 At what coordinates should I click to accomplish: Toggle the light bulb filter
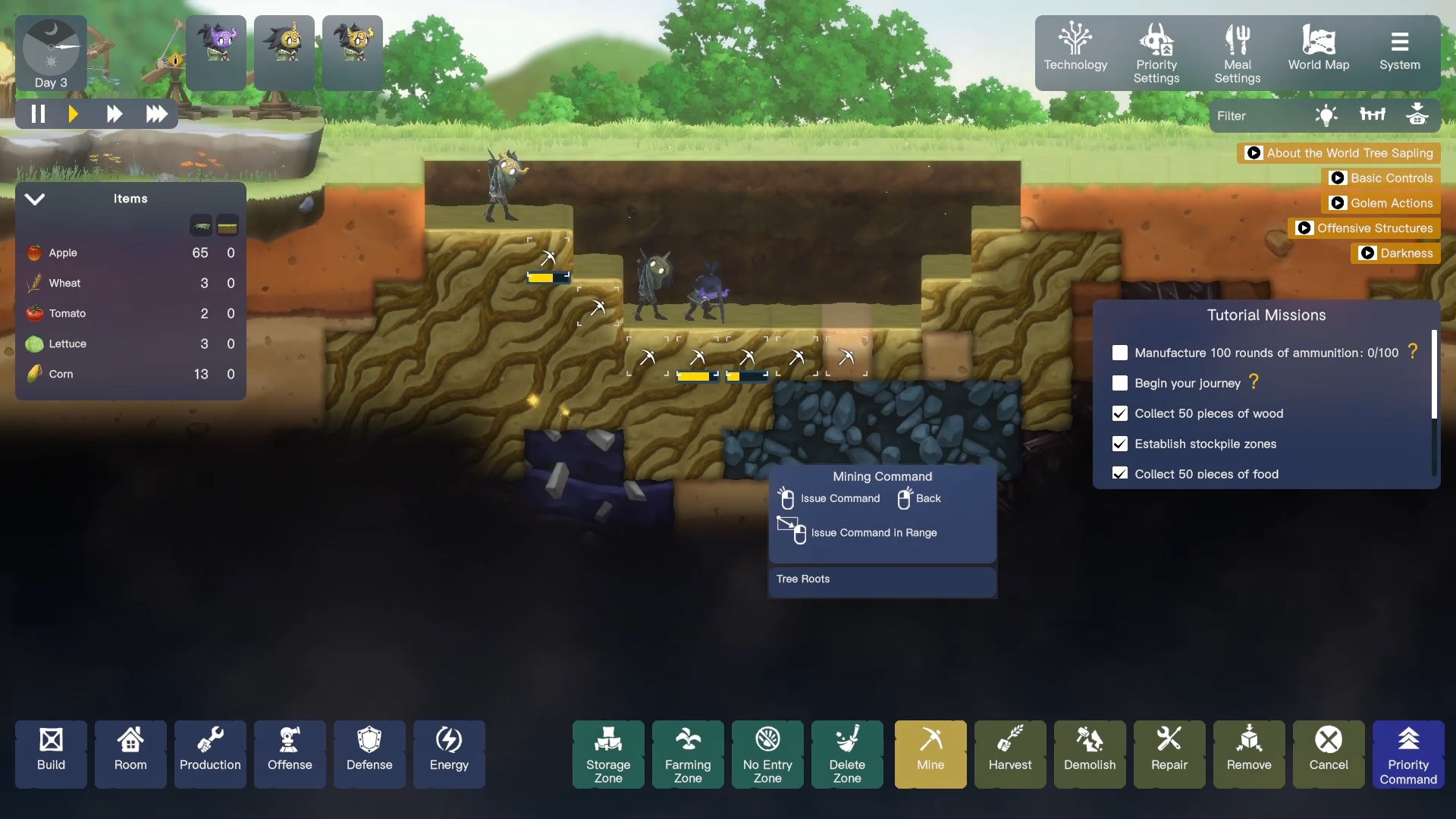[x=1326, y=115]
